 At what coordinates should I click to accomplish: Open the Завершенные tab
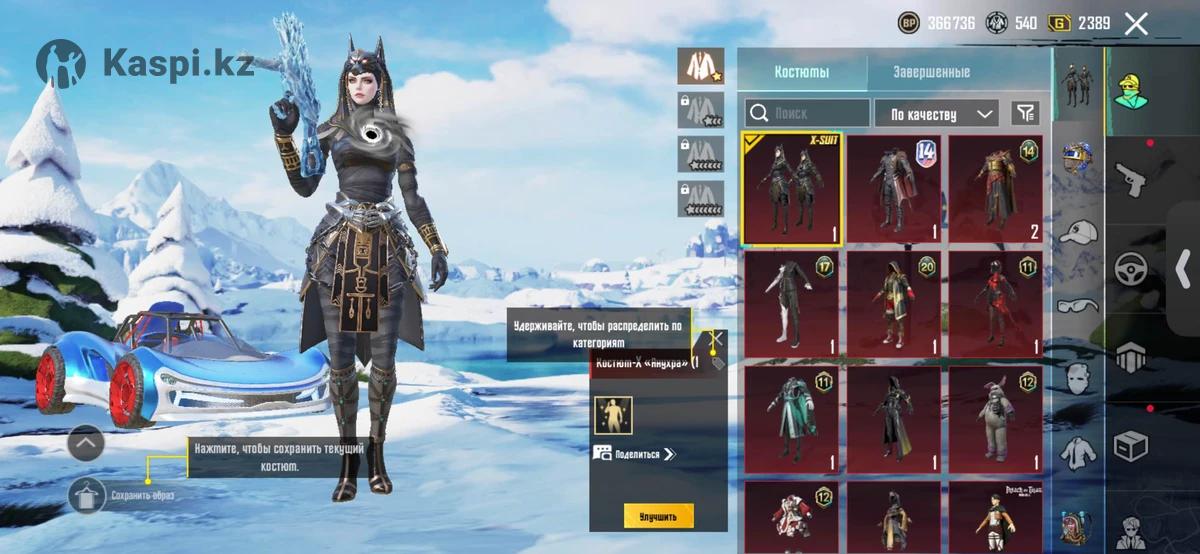point(931,72)
